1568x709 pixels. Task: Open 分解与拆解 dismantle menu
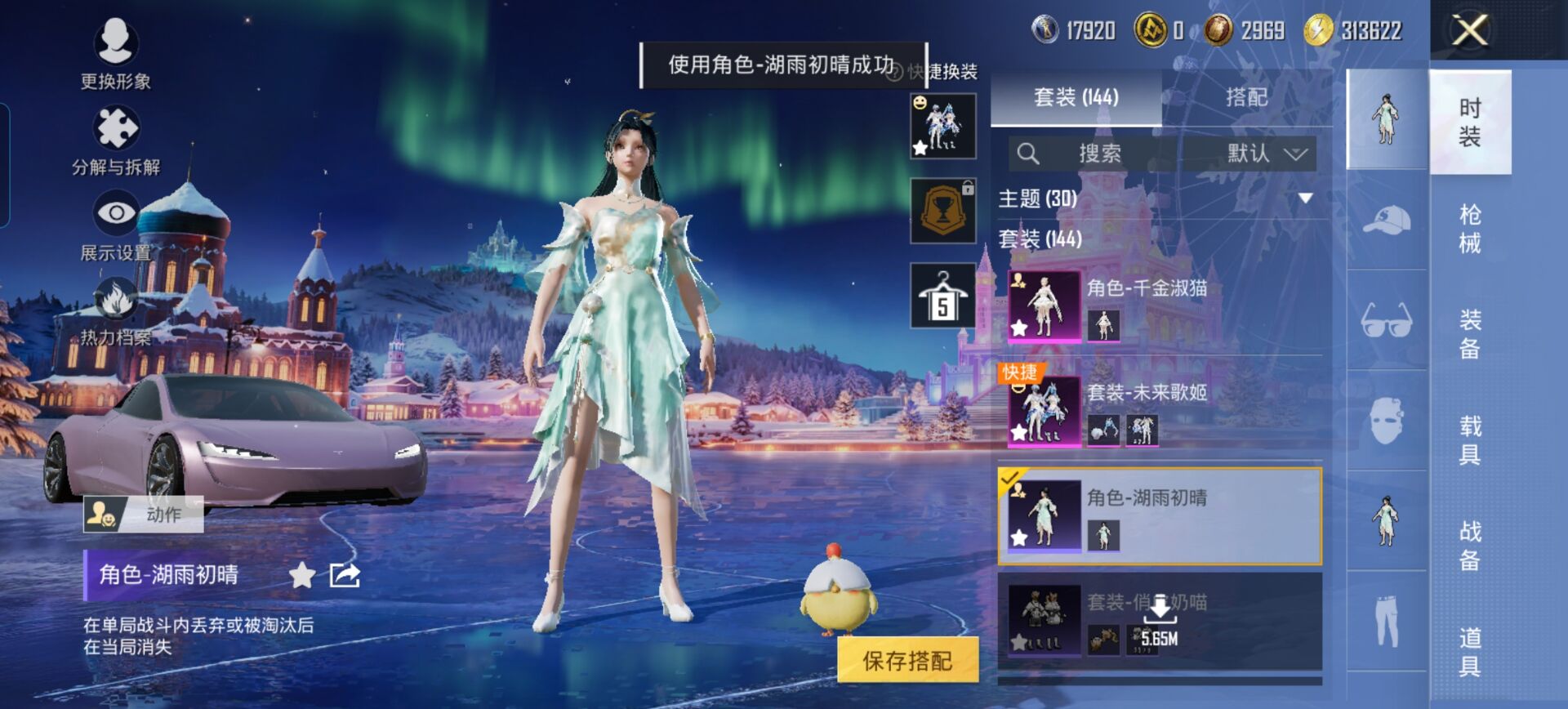pyautogui.click(x=116, y=140)
